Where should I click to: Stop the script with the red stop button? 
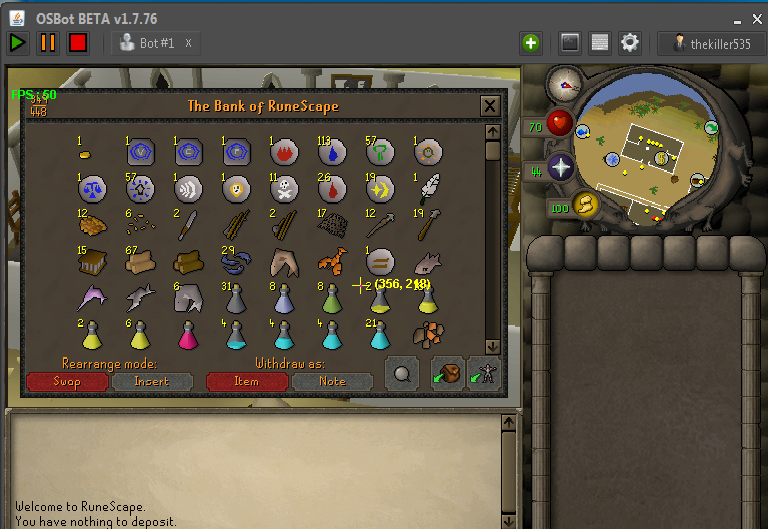78,43
